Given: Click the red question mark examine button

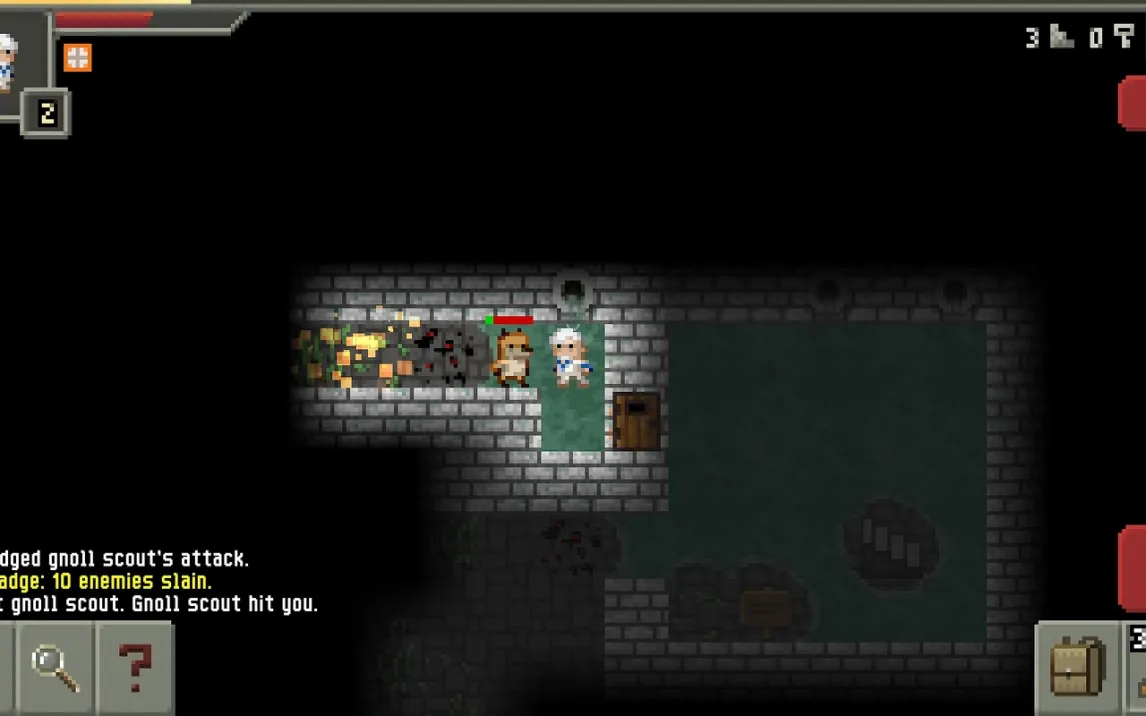Looking at the screenshot, I should click(x=135, y=667).
